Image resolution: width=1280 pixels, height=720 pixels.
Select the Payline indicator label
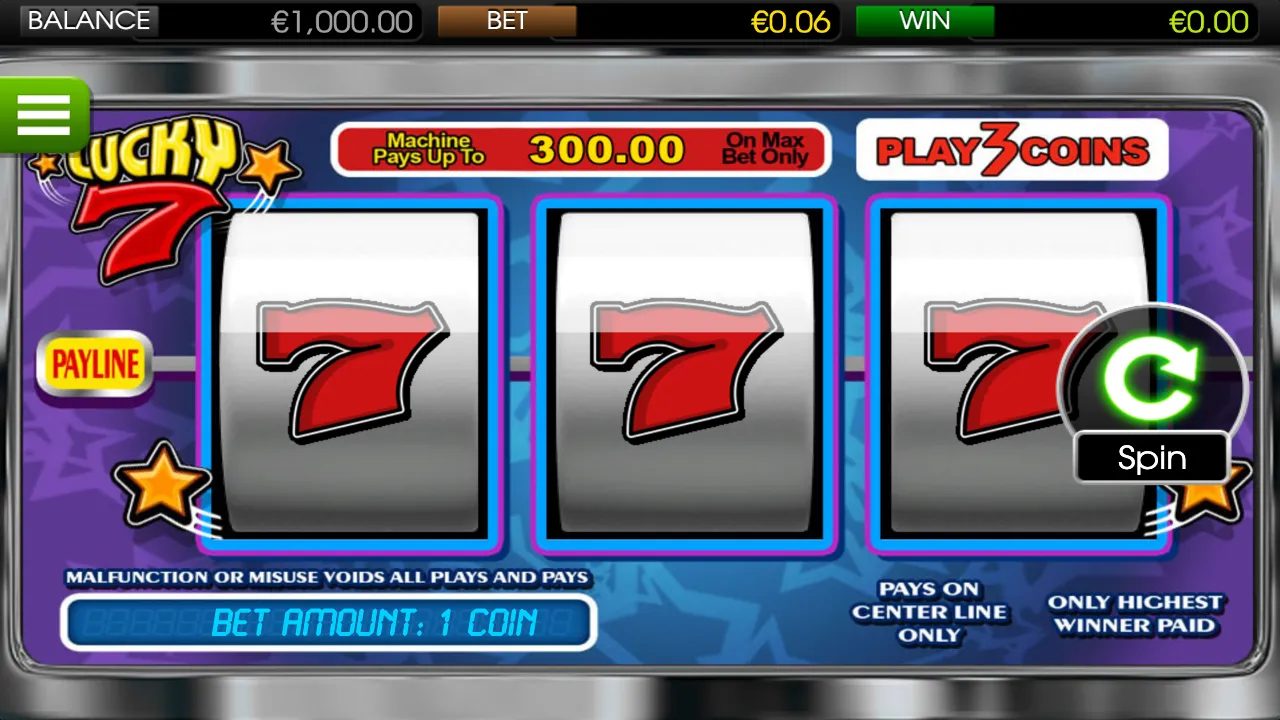[x=95, y=363]
